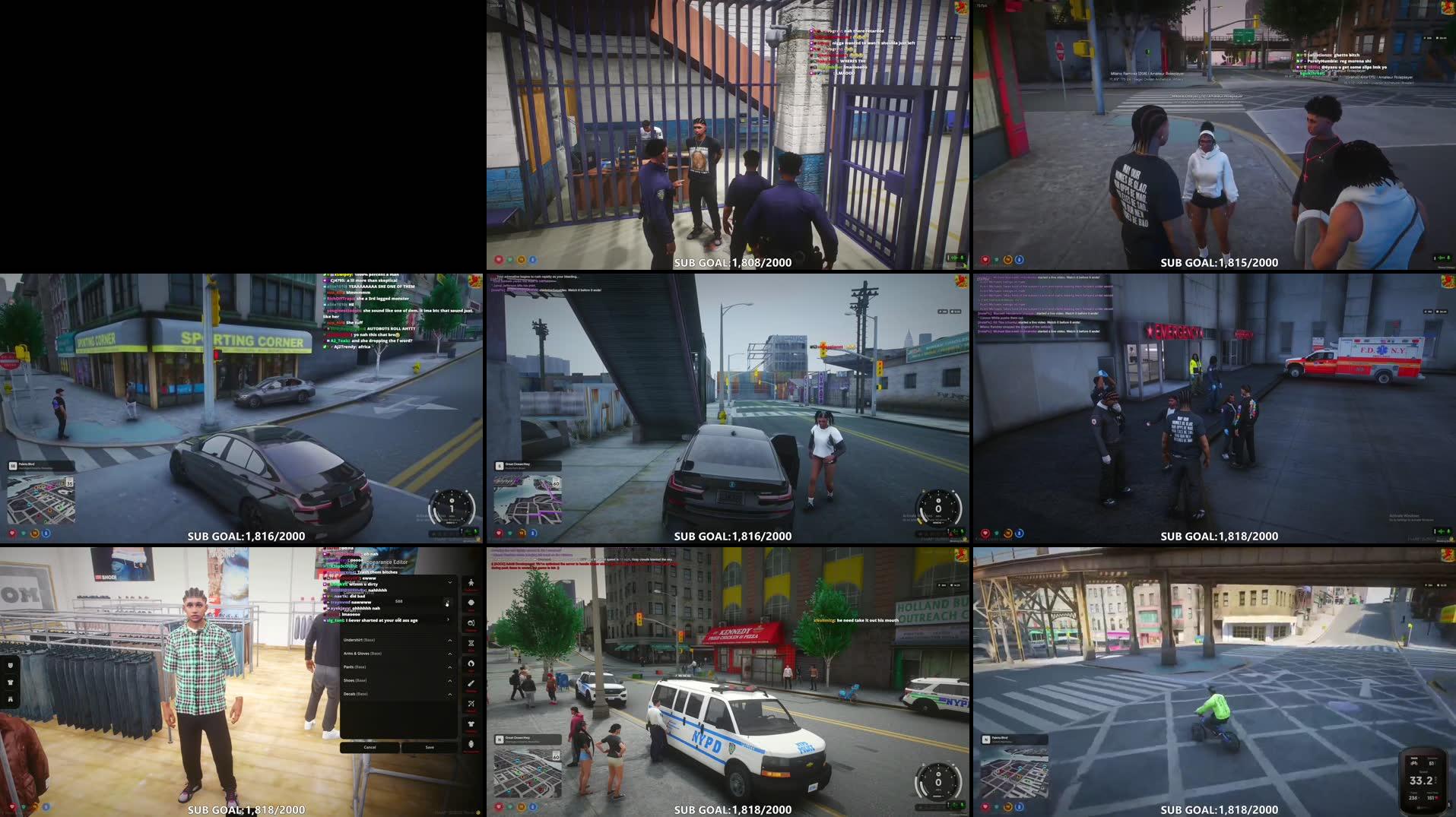Toggle the heart reaction on the bicycle stream

click(x=984, y=807)
